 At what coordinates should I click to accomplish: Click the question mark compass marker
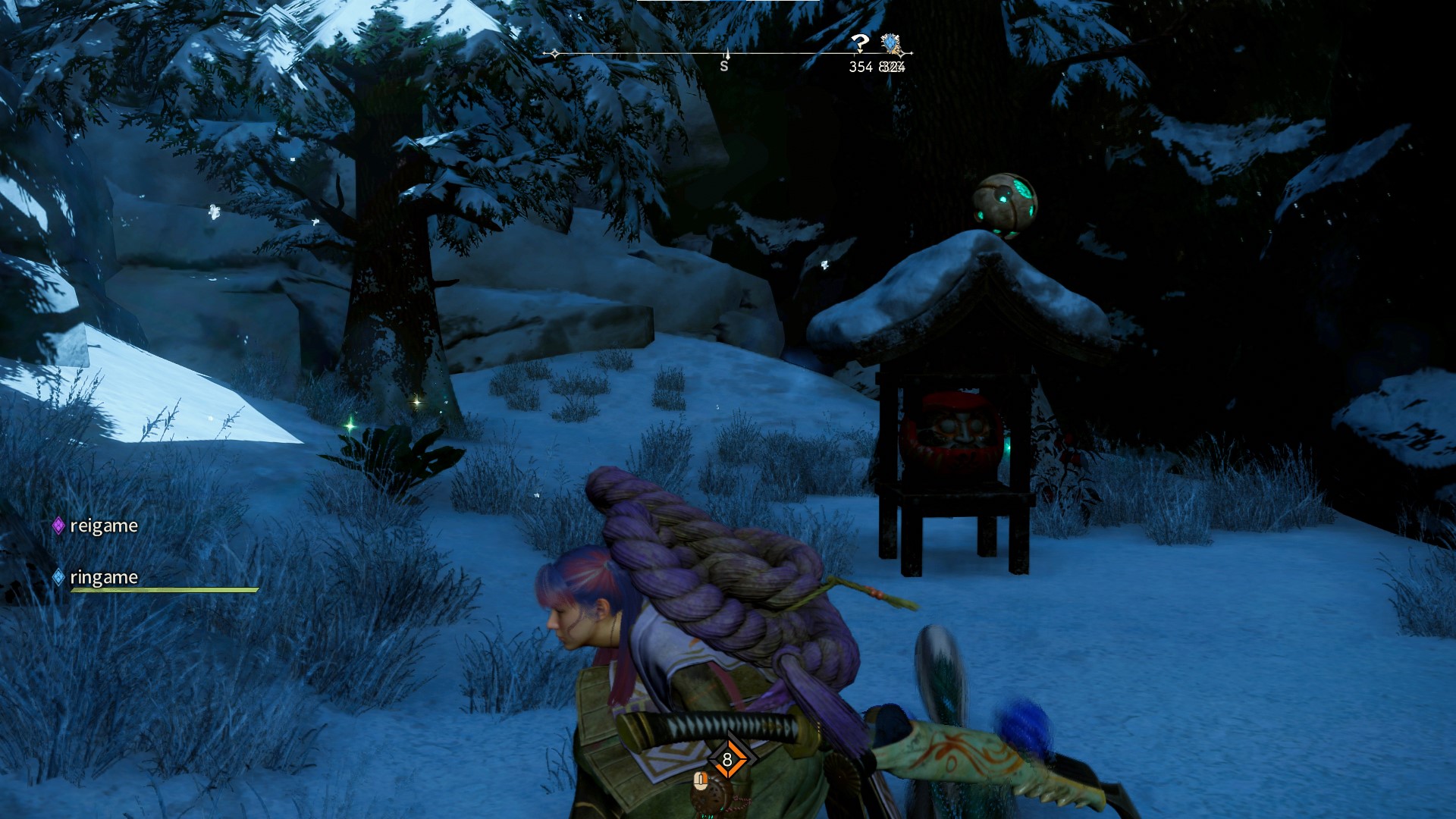point(859,42)
